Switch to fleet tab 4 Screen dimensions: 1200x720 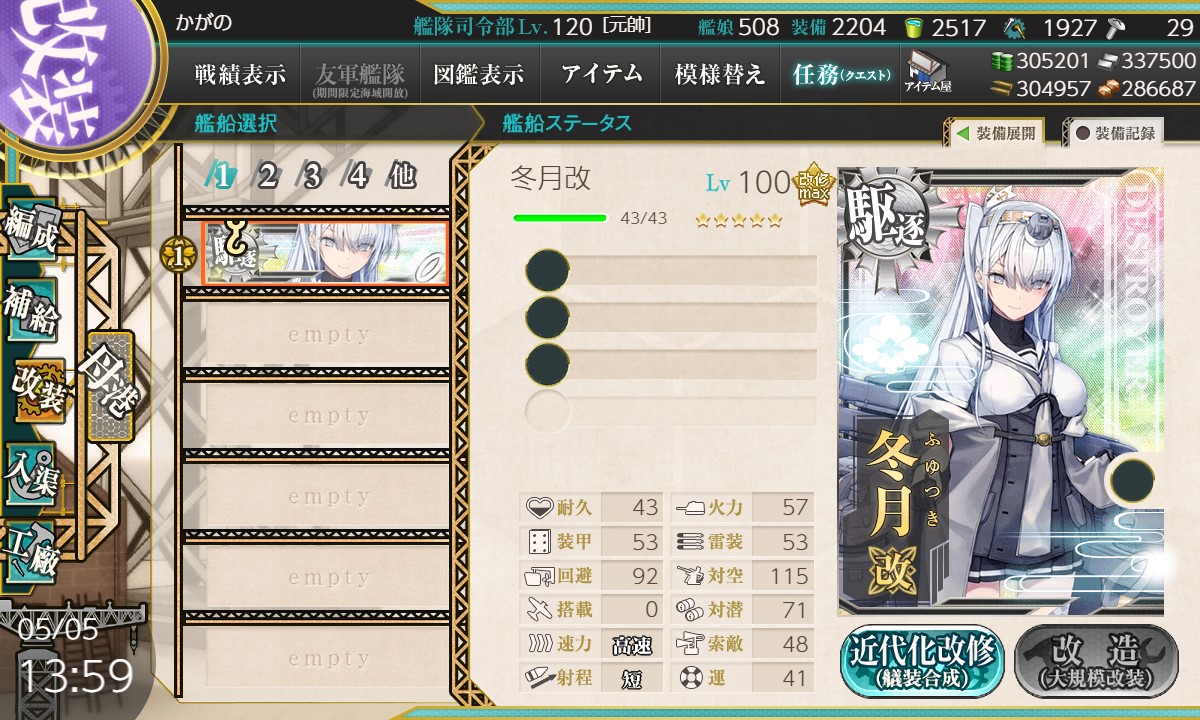[x=358, y=177]
